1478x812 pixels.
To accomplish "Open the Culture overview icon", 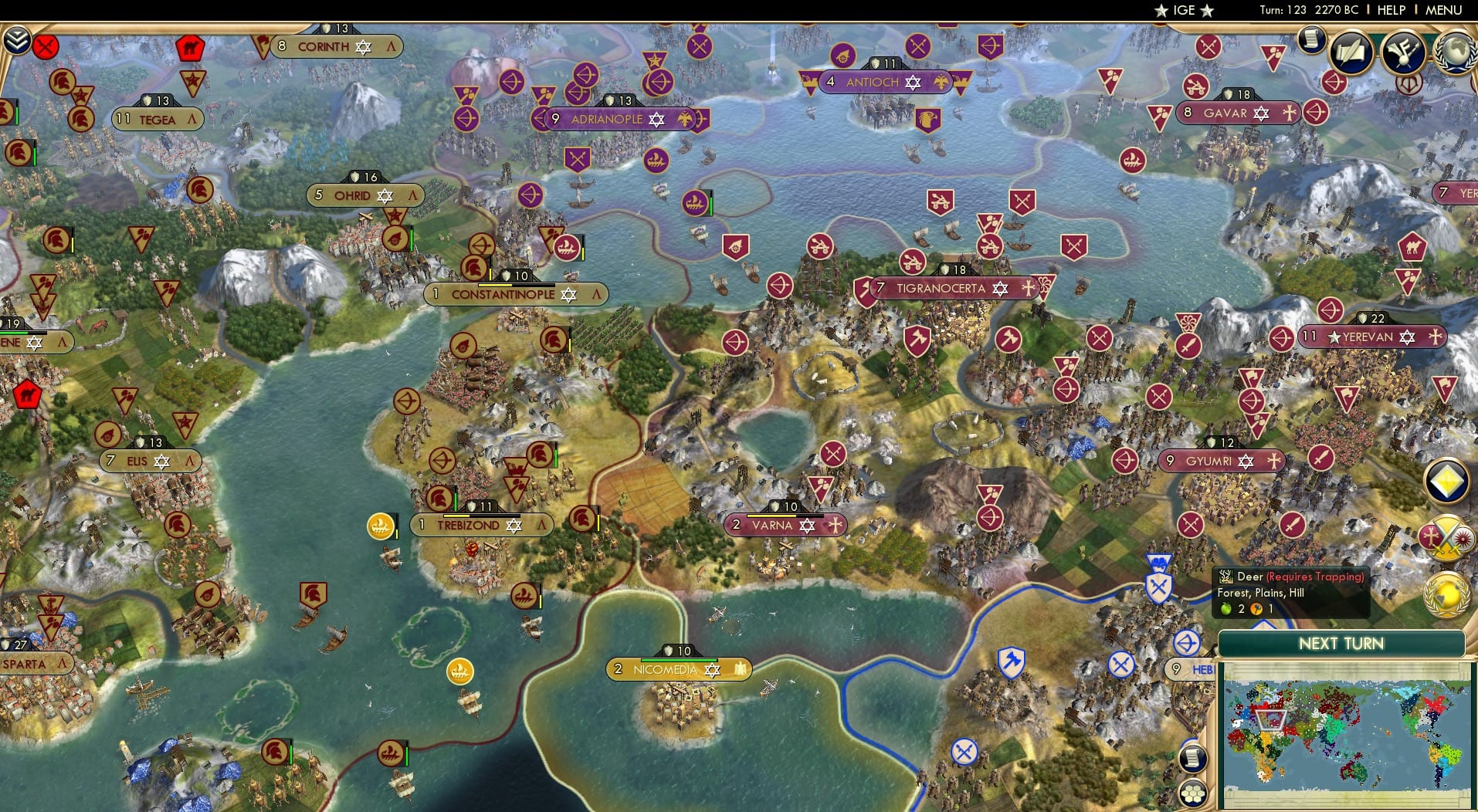I will tap(1403, 51).
